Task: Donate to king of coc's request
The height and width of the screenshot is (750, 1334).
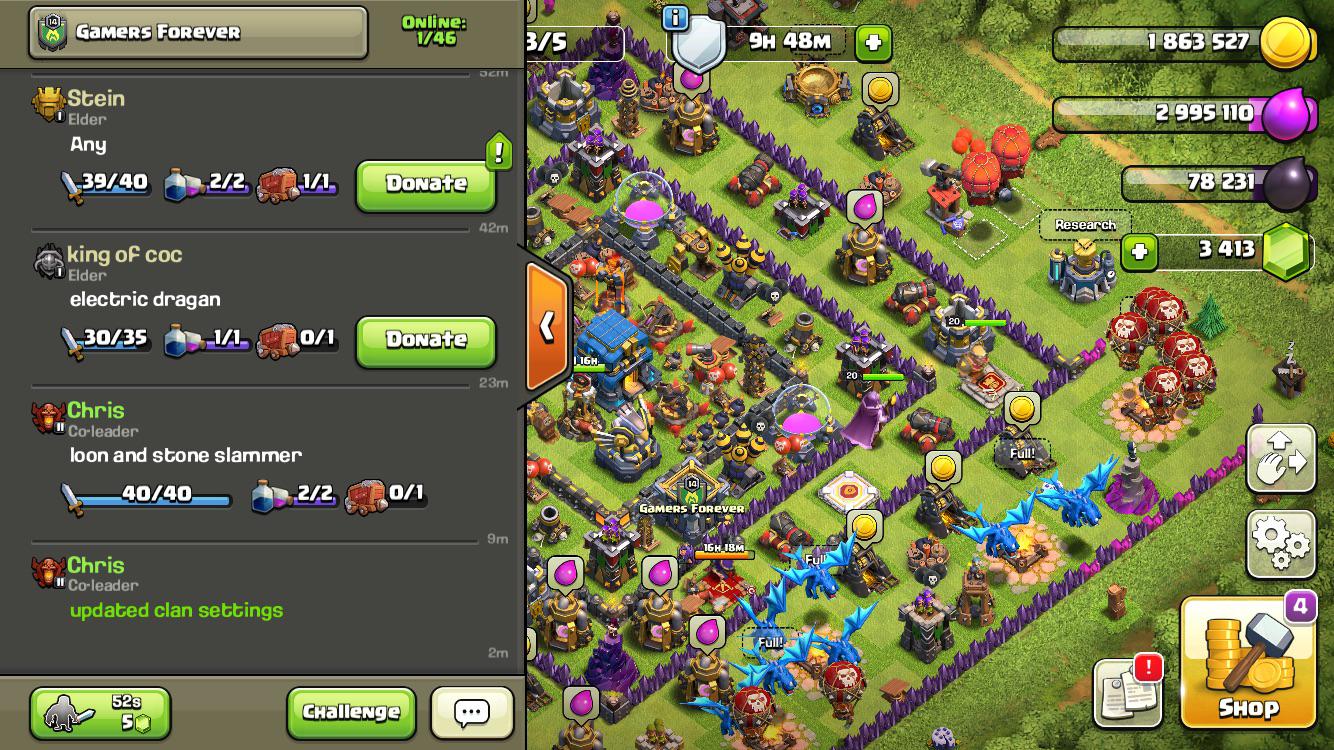Action: (x=426, y=340)
